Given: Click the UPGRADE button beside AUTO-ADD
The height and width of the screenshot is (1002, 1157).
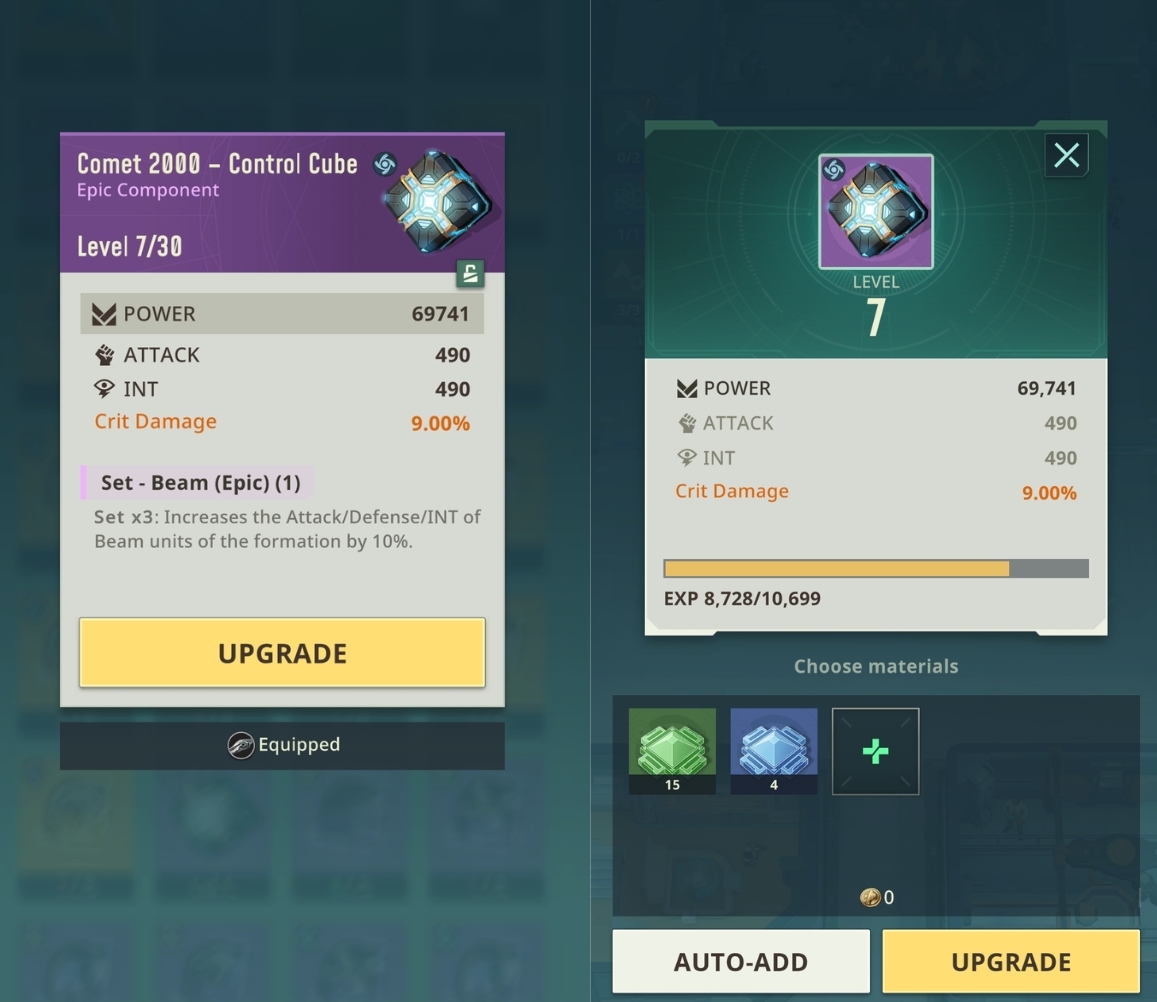Looking at the screenshot, I should 1010,961.
